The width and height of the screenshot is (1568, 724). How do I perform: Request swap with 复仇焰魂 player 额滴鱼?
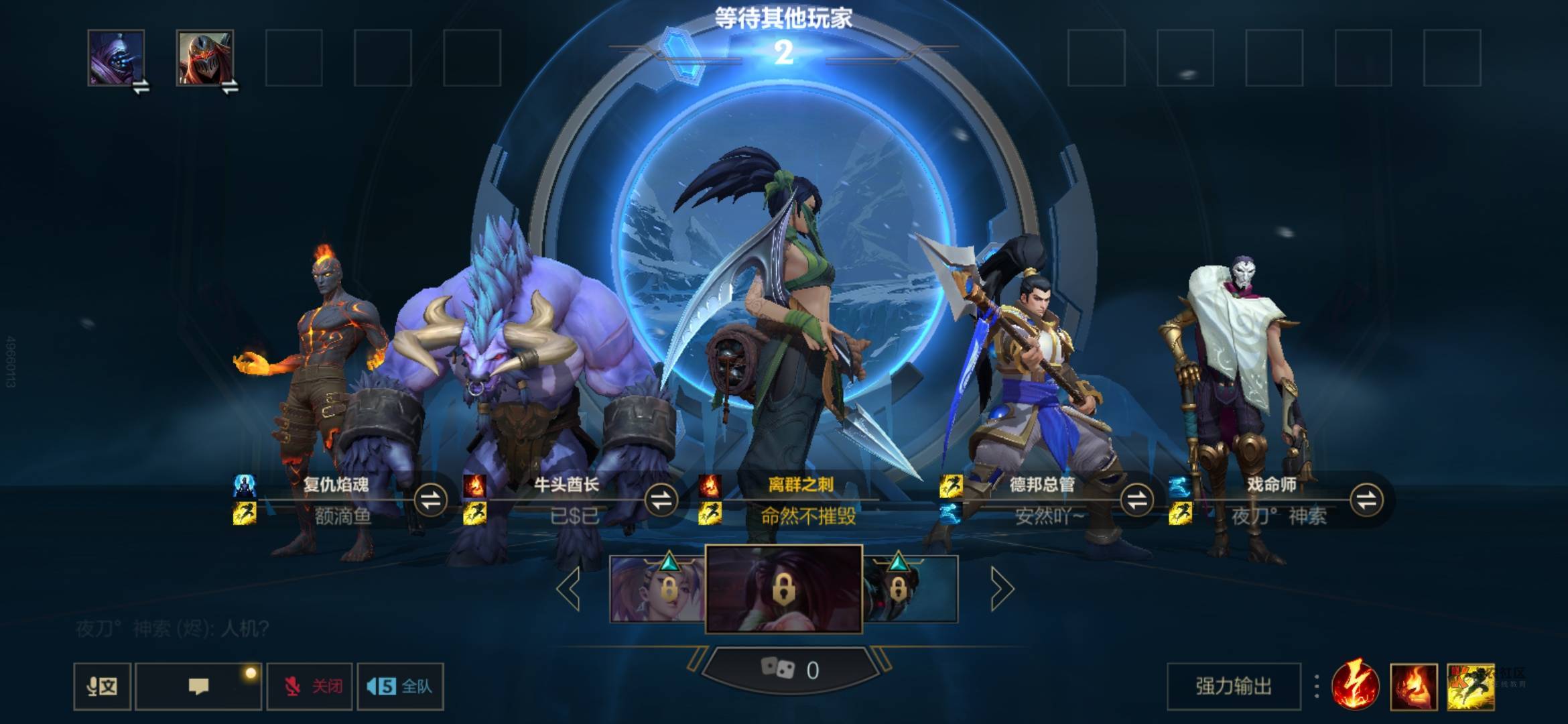tap(430, 499)
